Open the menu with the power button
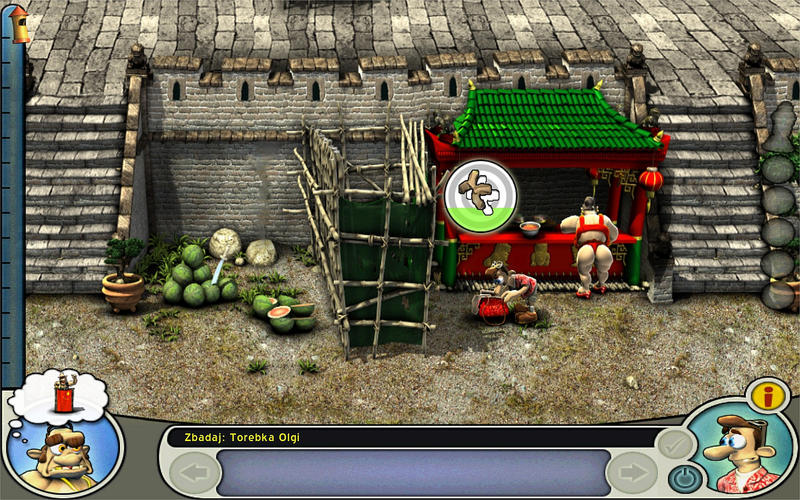The width and height of the screenshot is (800, 500). [682, 477]
